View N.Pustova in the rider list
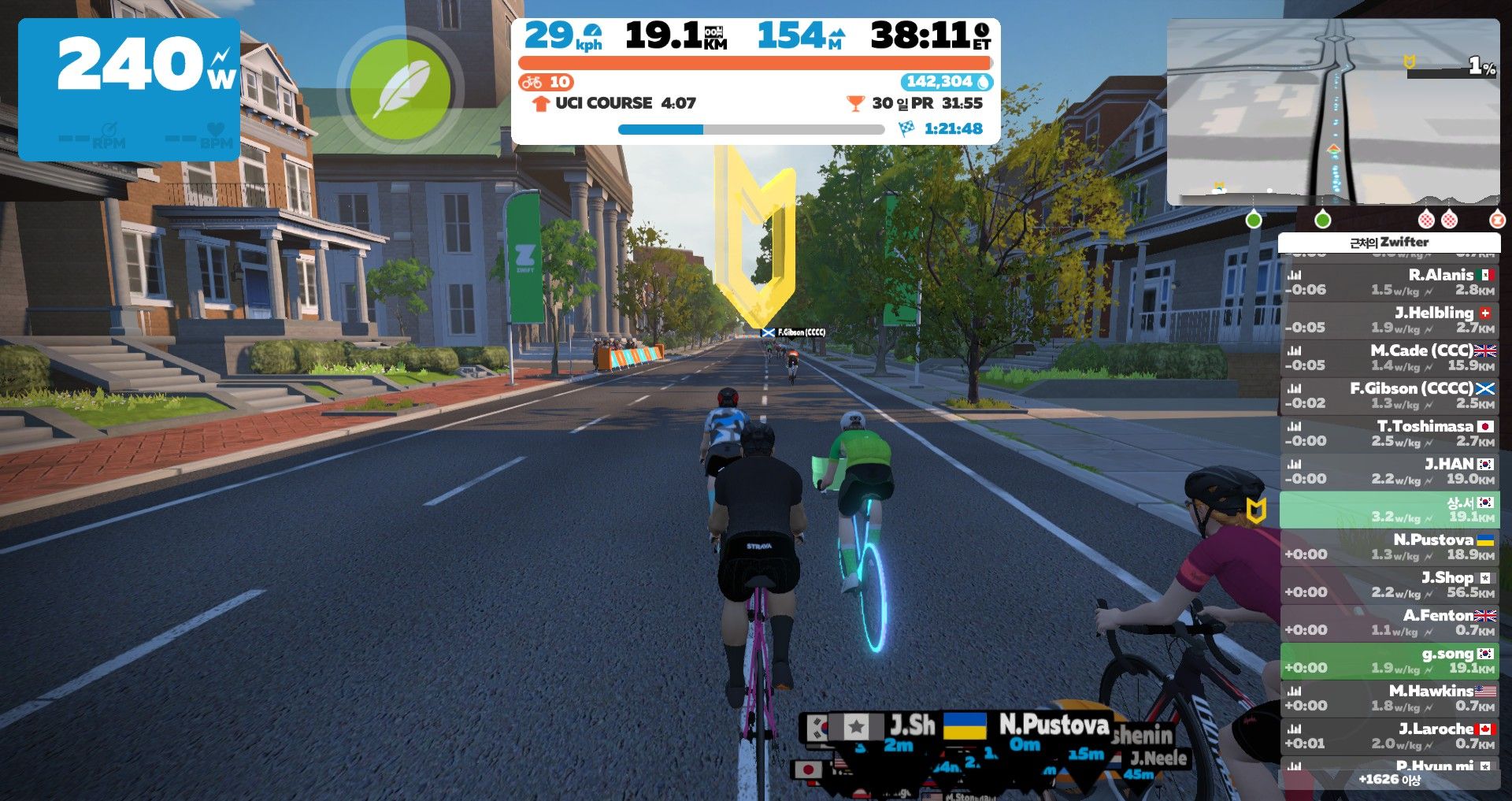This screenshot has height=801, width=1512. tap(1390, 547)
